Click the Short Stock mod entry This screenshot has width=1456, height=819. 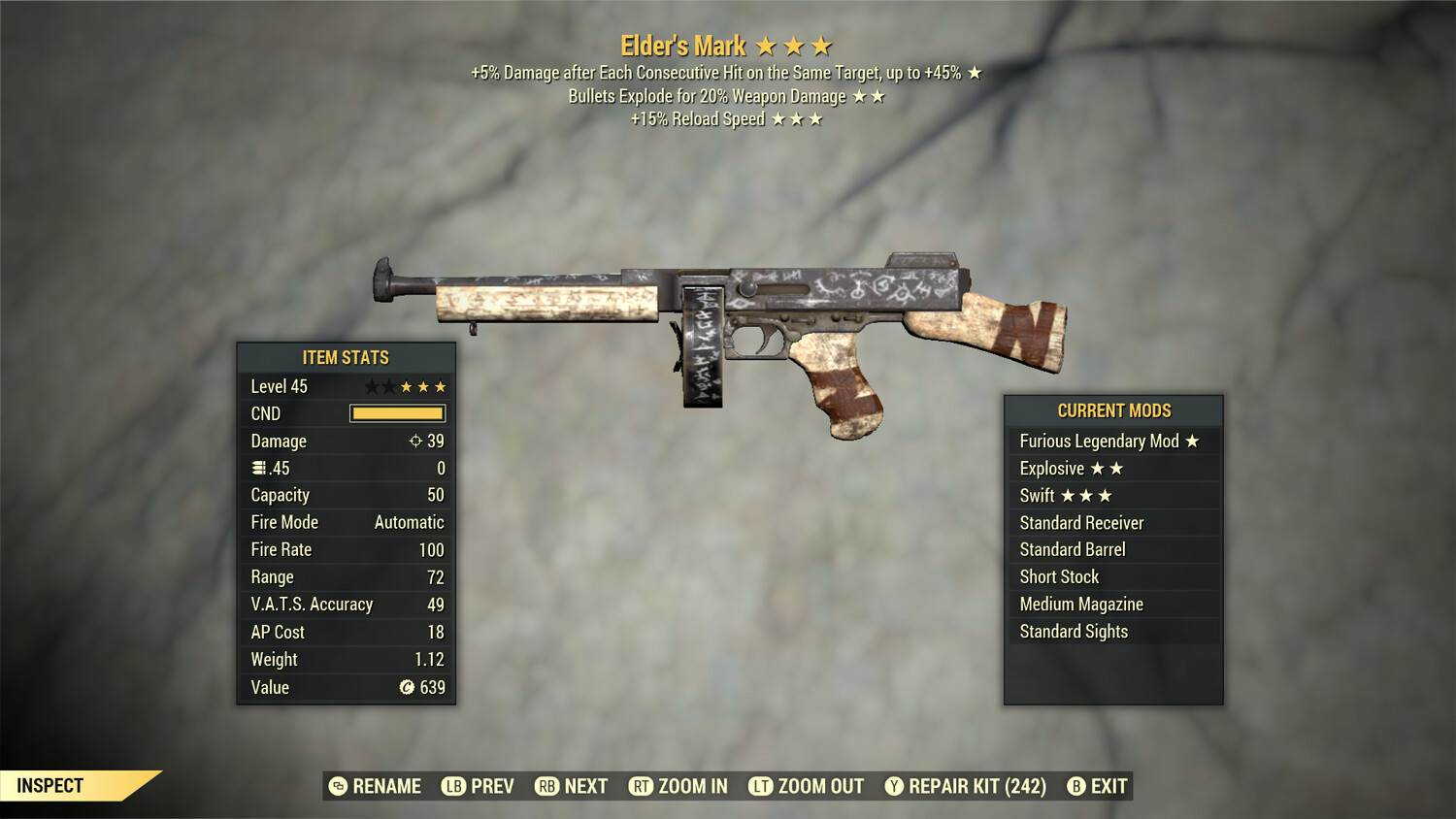(x=1059, y=576)
